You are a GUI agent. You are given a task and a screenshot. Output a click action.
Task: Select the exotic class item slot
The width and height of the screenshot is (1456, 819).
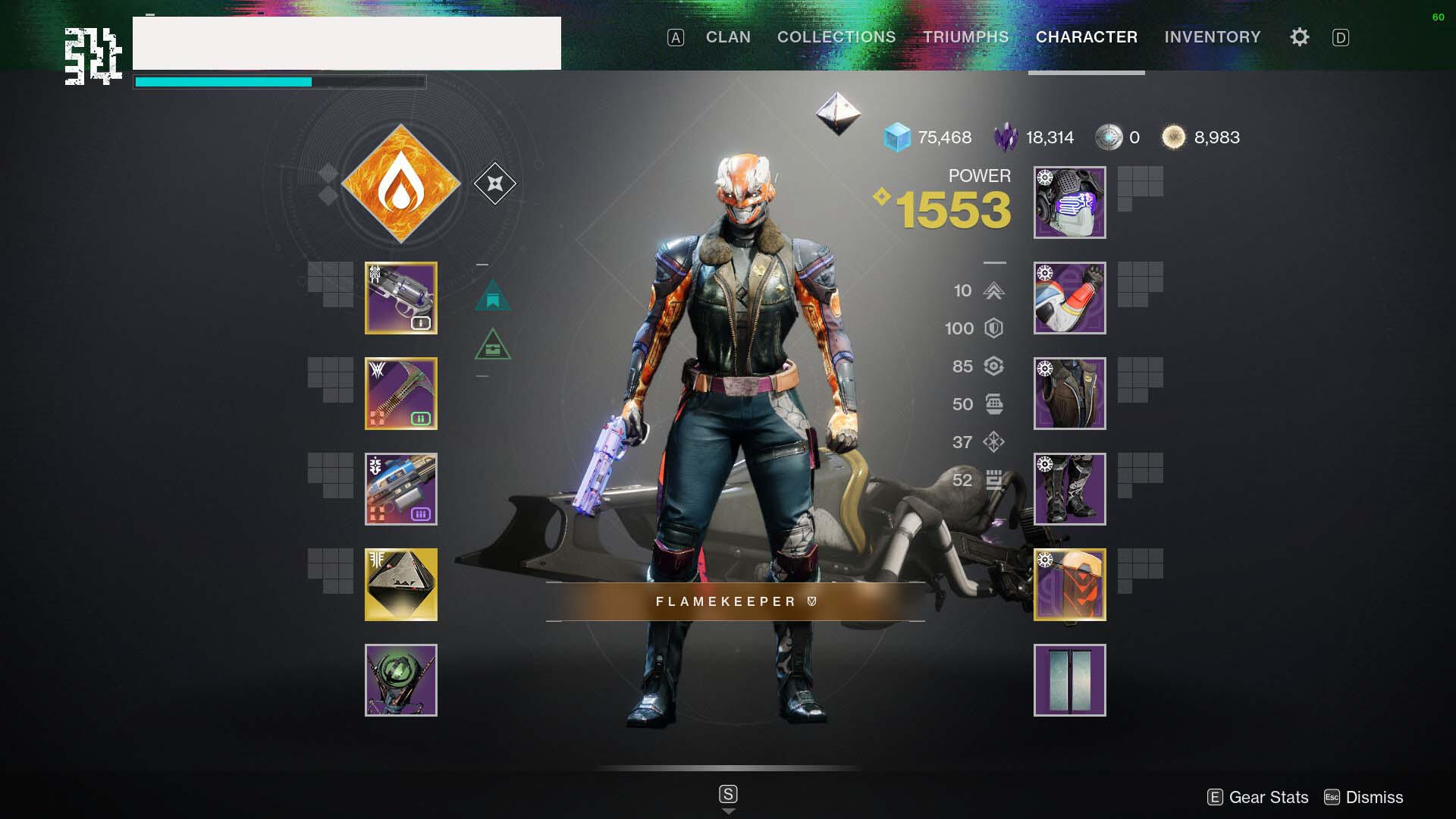click(1069, 585)
